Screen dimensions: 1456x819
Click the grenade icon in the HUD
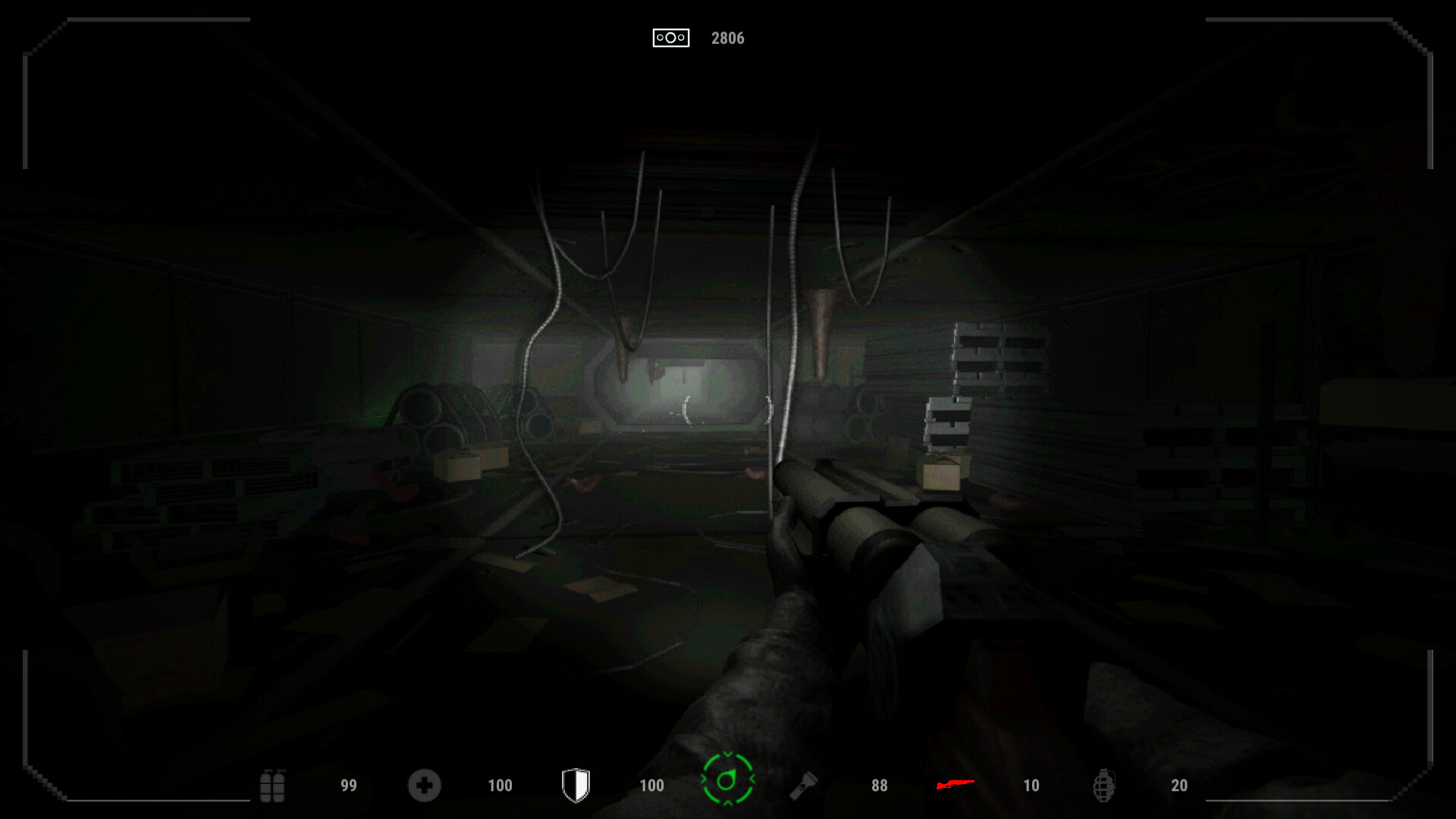(1106, 785)
